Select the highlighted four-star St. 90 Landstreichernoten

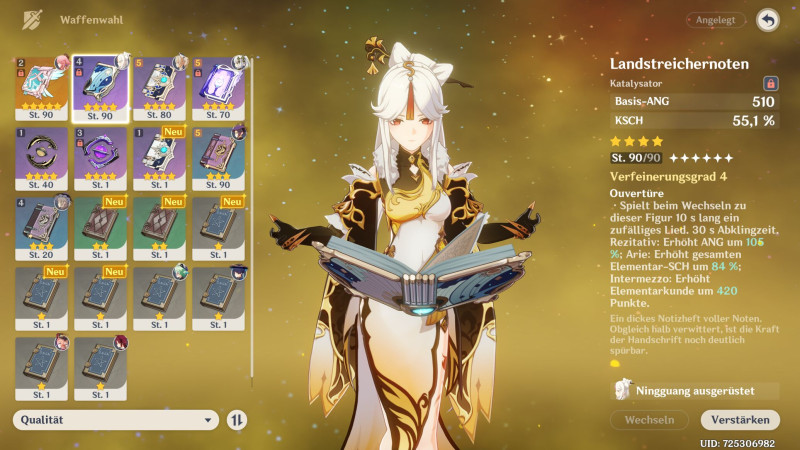100,88
